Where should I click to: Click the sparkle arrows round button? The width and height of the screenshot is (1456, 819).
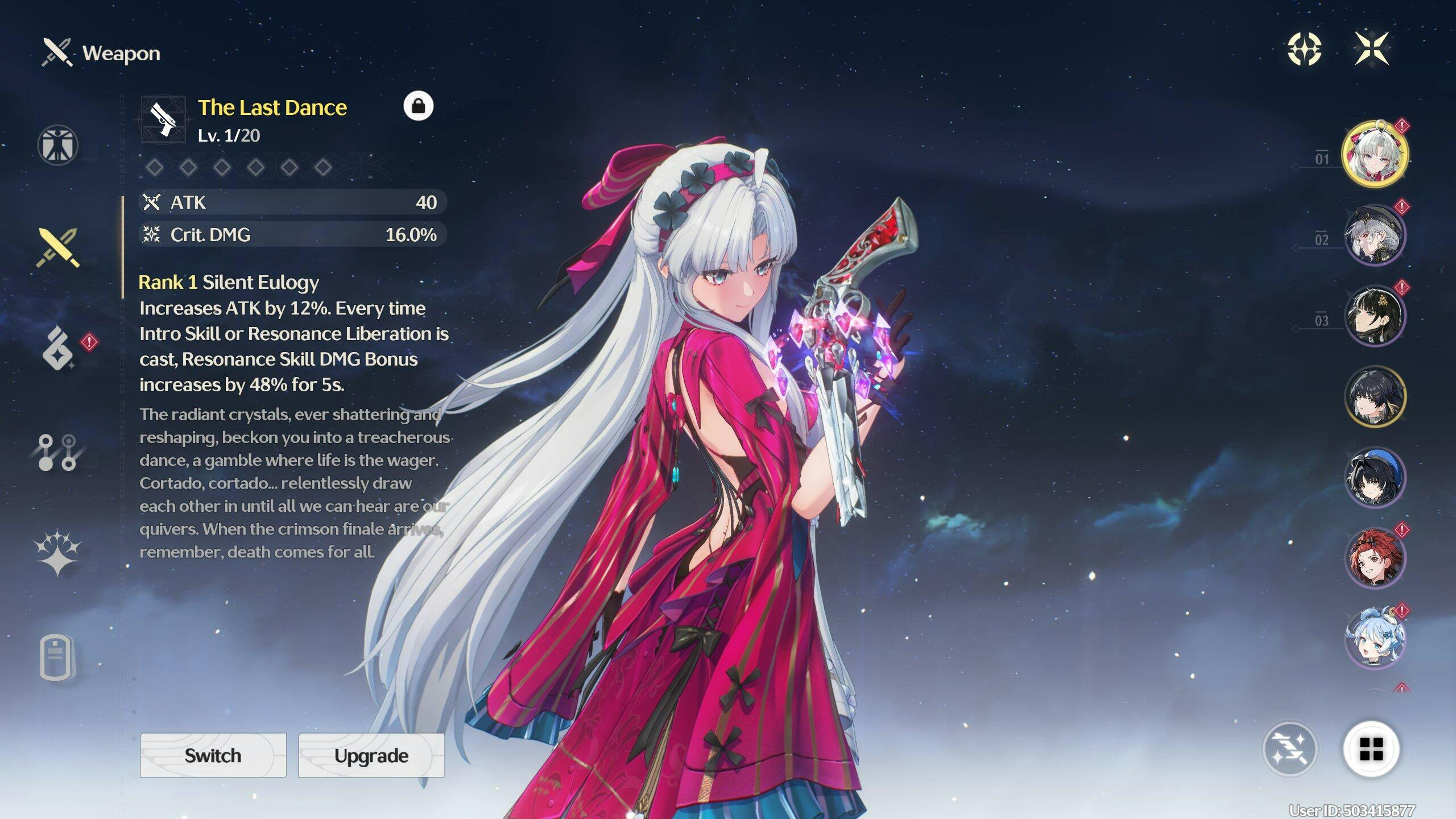(x=1289, y=748)
